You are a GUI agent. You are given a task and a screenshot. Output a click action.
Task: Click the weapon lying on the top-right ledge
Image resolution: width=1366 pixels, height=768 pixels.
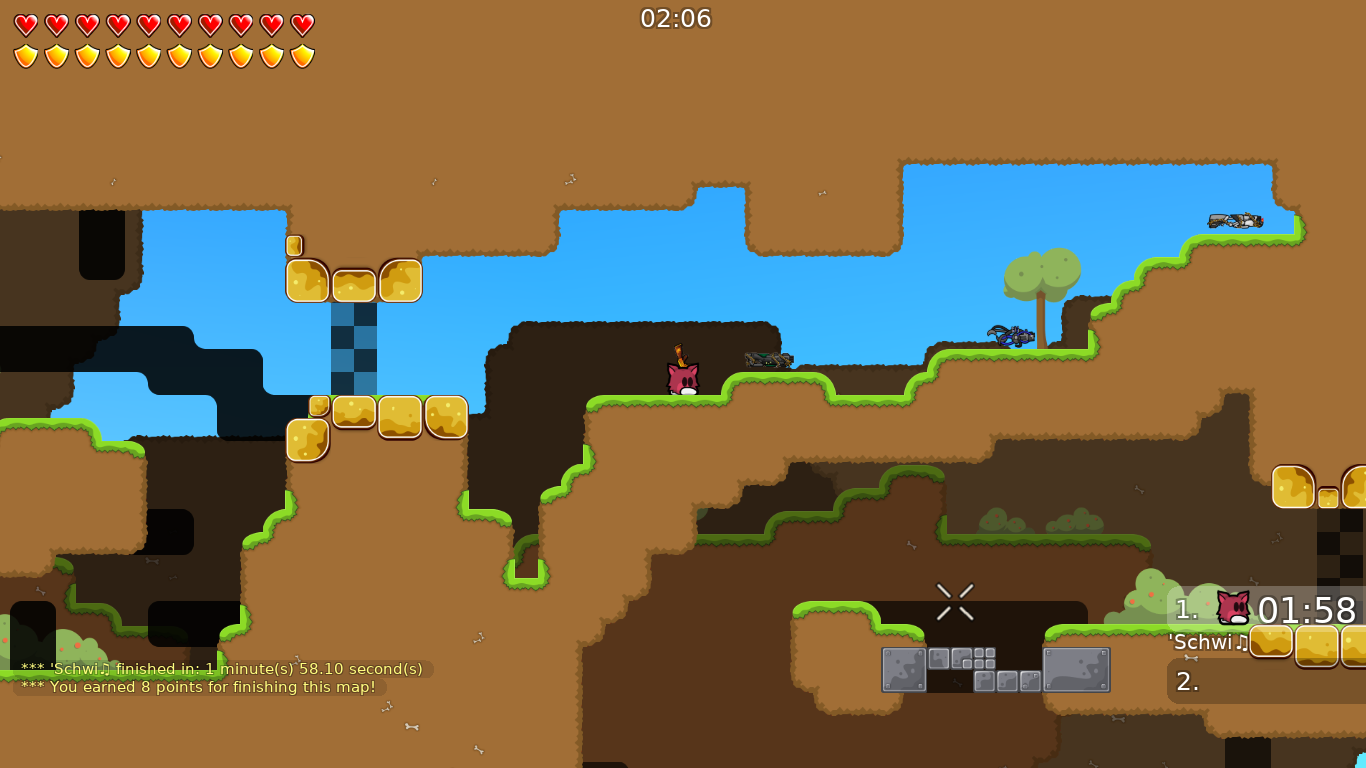tap(1236, 221)
